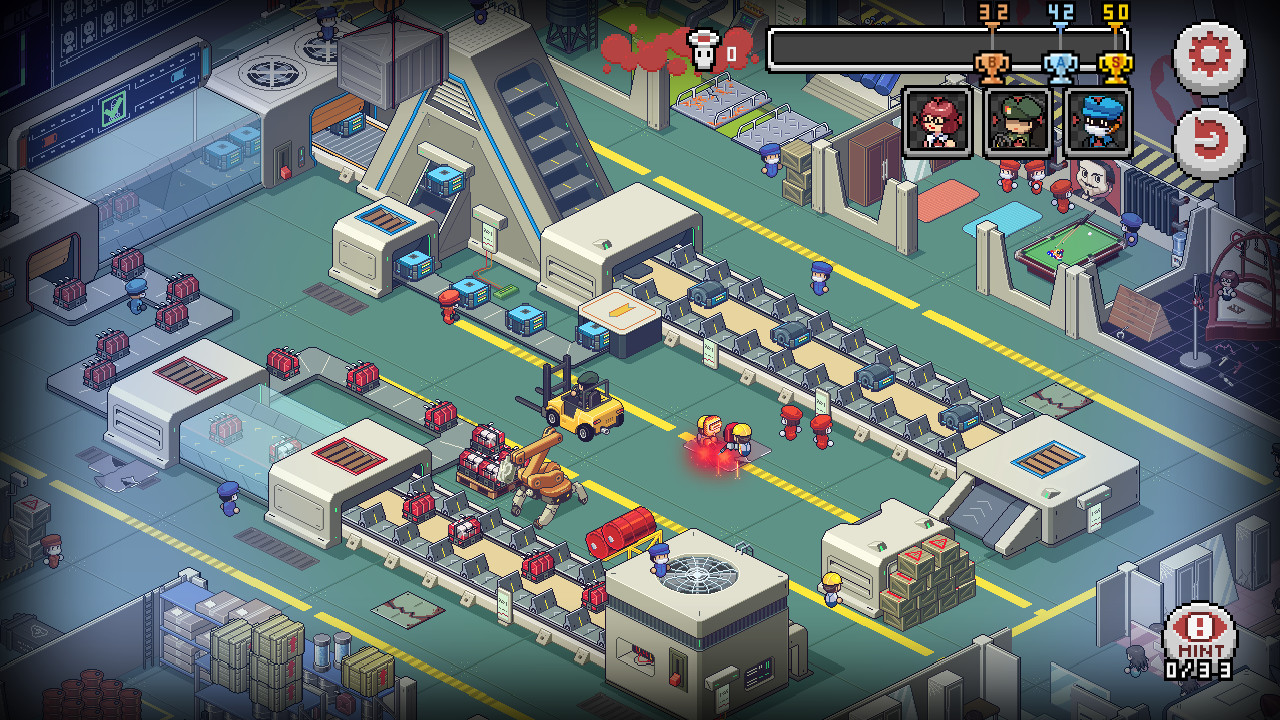Viewport: 1280px width, 720px height.
Task: Choose the green-capped soldier portrait
Action: 1017,123
